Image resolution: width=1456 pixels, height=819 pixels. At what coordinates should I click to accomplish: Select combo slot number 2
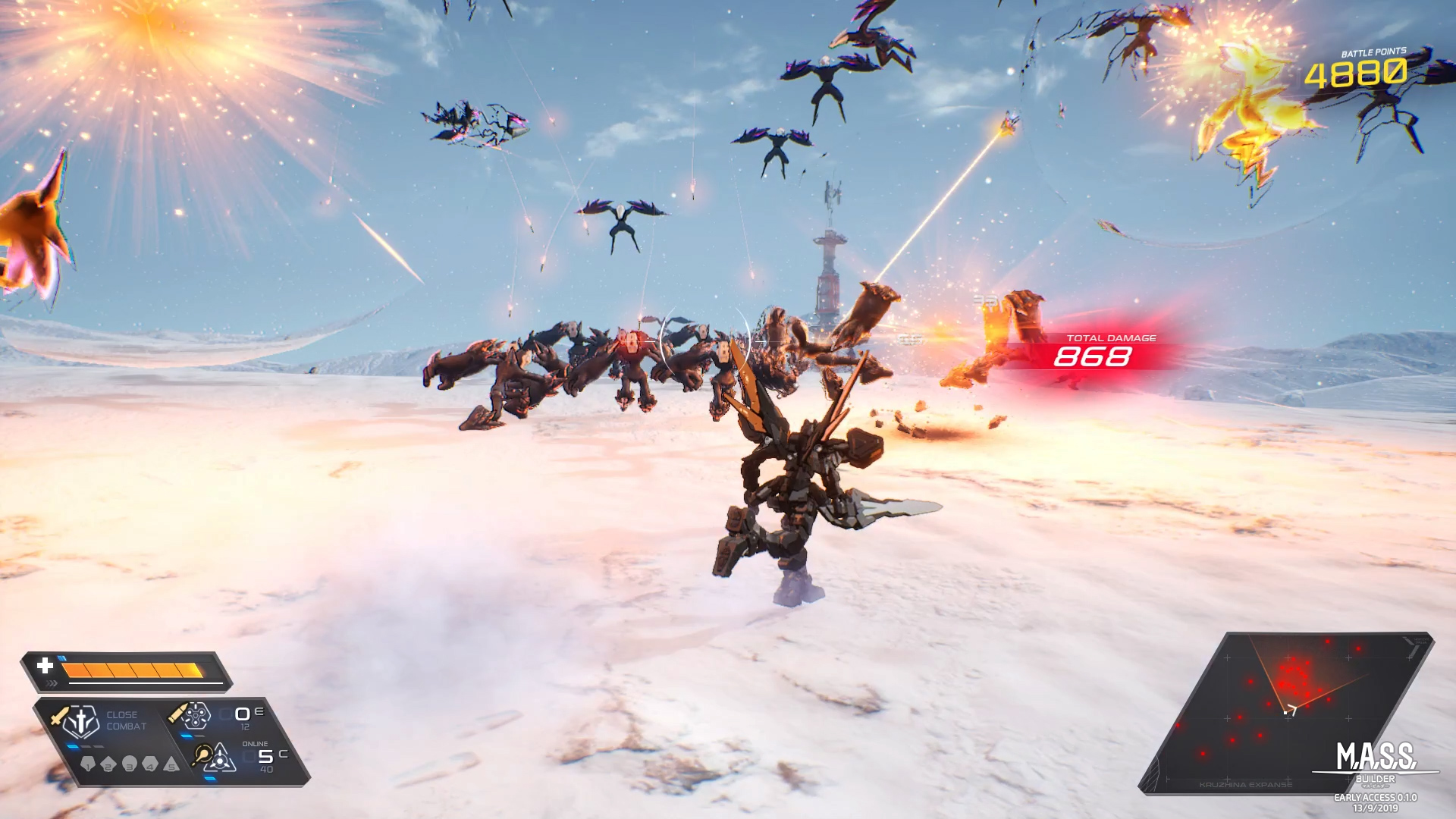pyautogui.click(x=108, y=764)
